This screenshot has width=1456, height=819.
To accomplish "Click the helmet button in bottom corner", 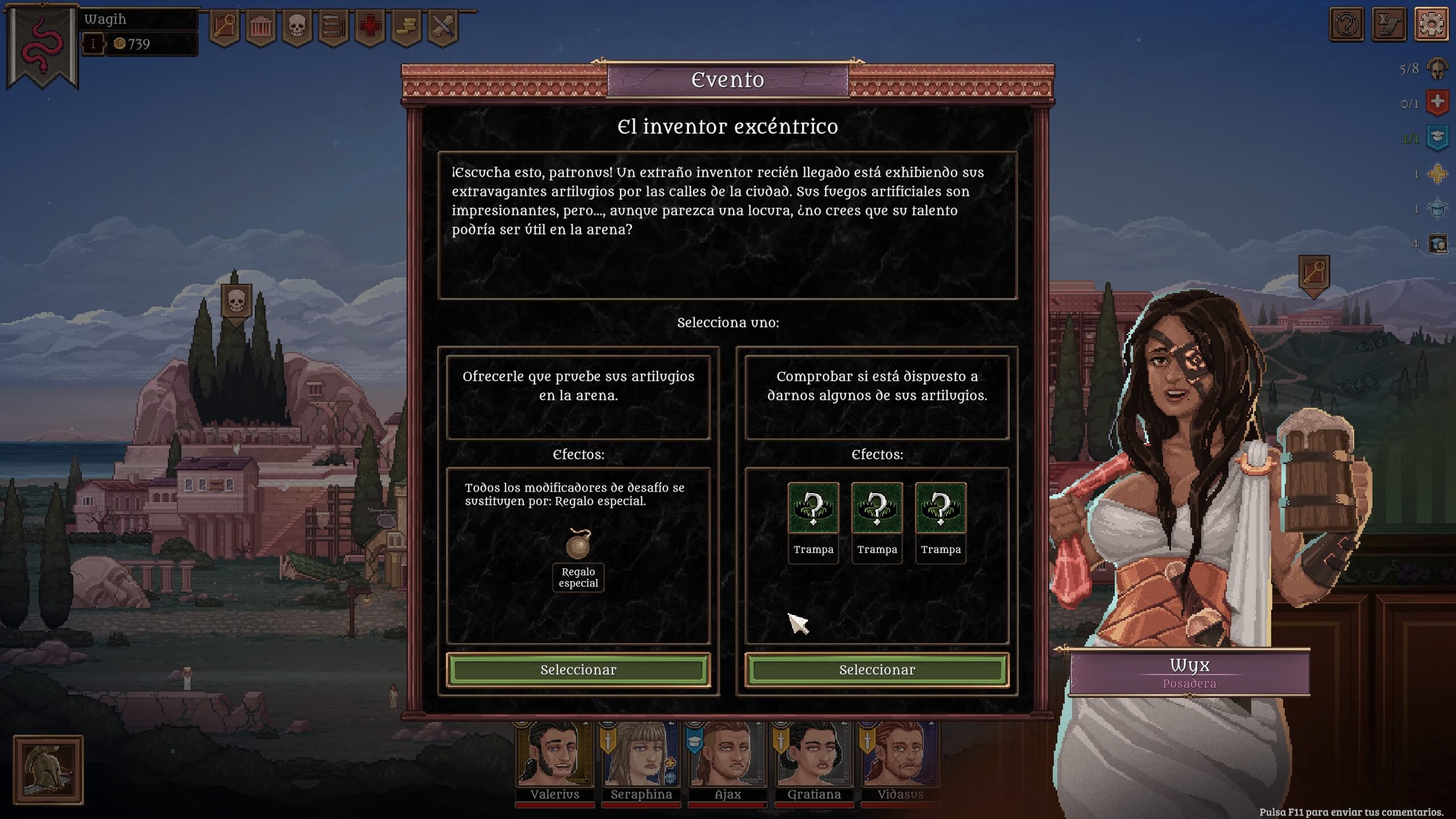I will (48, 770).
